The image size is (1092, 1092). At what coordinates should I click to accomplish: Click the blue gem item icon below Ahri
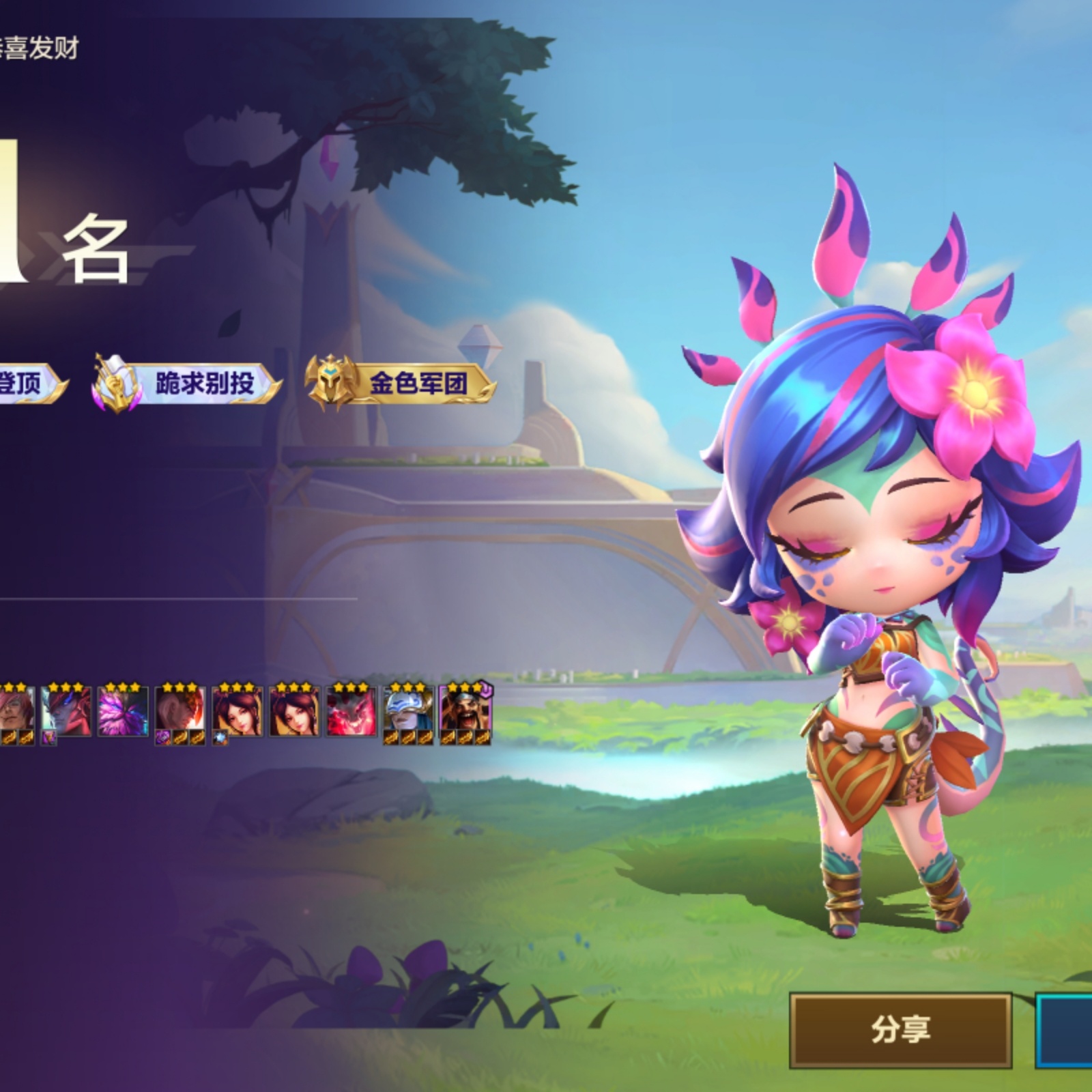[220, 737]
